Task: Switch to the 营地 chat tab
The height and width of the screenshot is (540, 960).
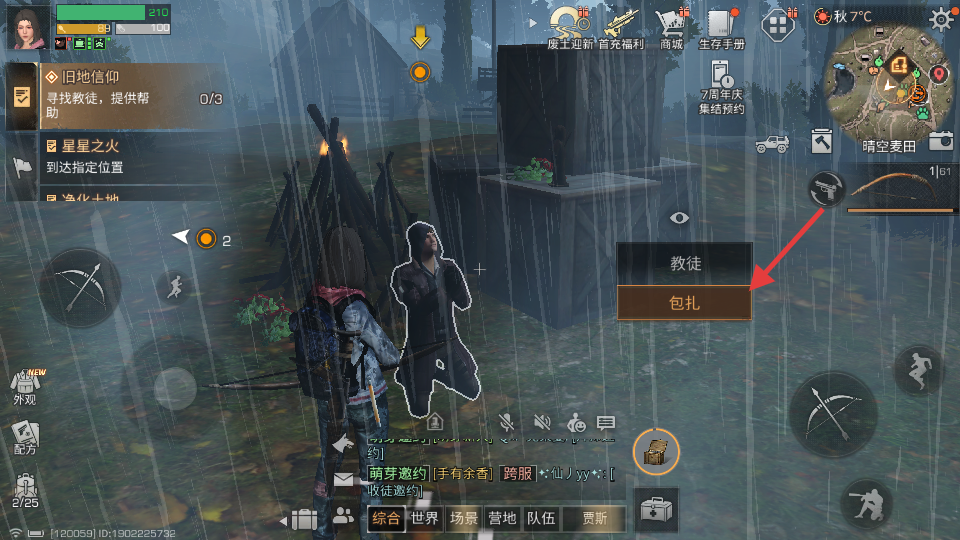Action: [502, 518]
